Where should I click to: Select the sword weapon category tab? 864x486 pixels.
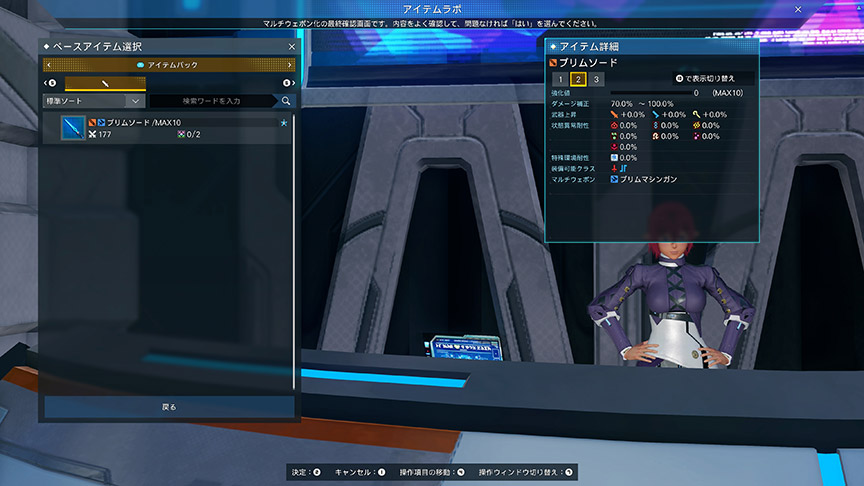point(105,83)
